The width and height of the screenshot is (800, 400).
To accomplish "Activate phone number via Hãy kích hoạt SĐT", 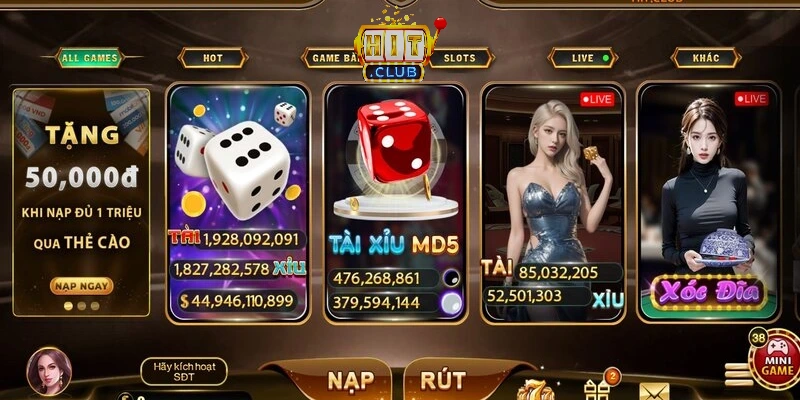I will 183,371.
